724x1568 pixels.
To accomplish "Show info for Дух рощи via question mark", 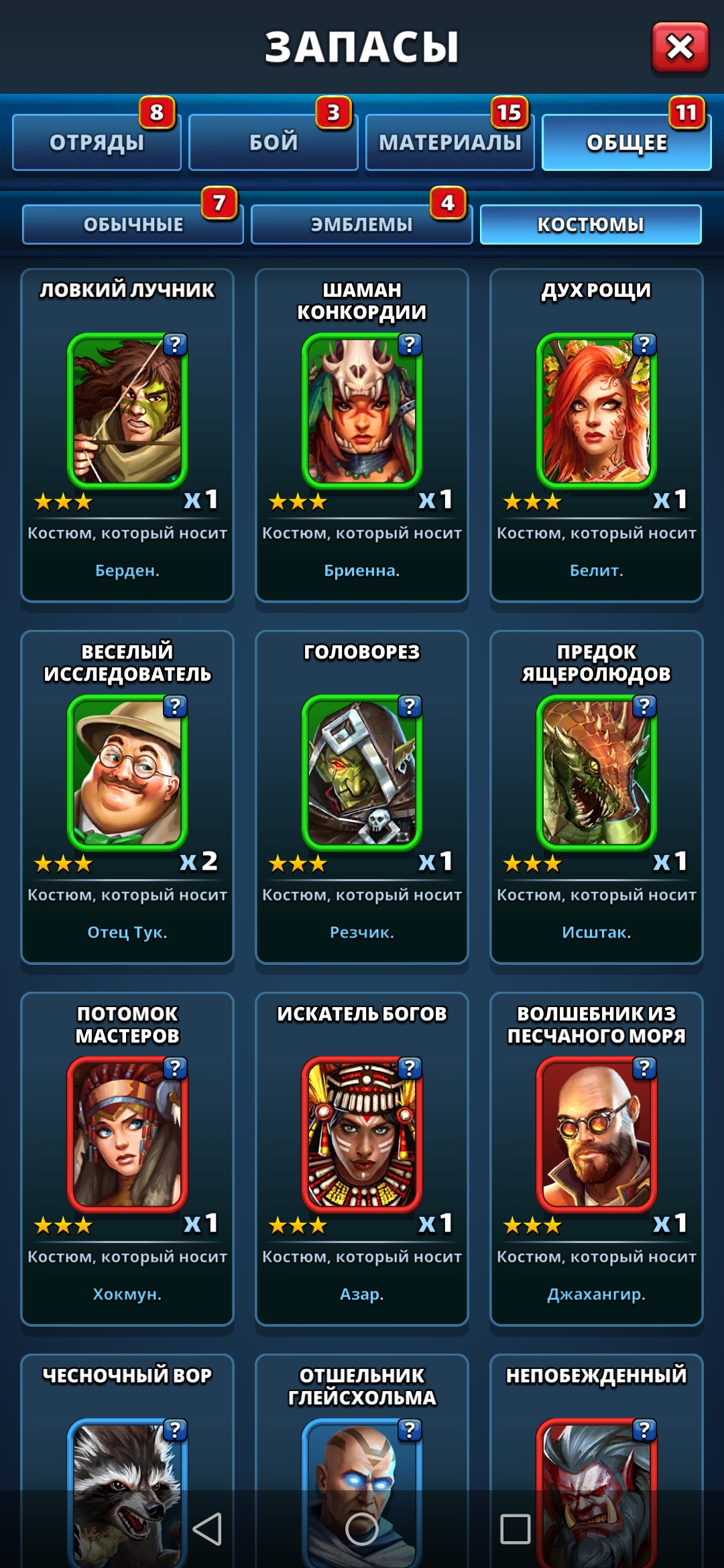I will (x=644, y=344).
